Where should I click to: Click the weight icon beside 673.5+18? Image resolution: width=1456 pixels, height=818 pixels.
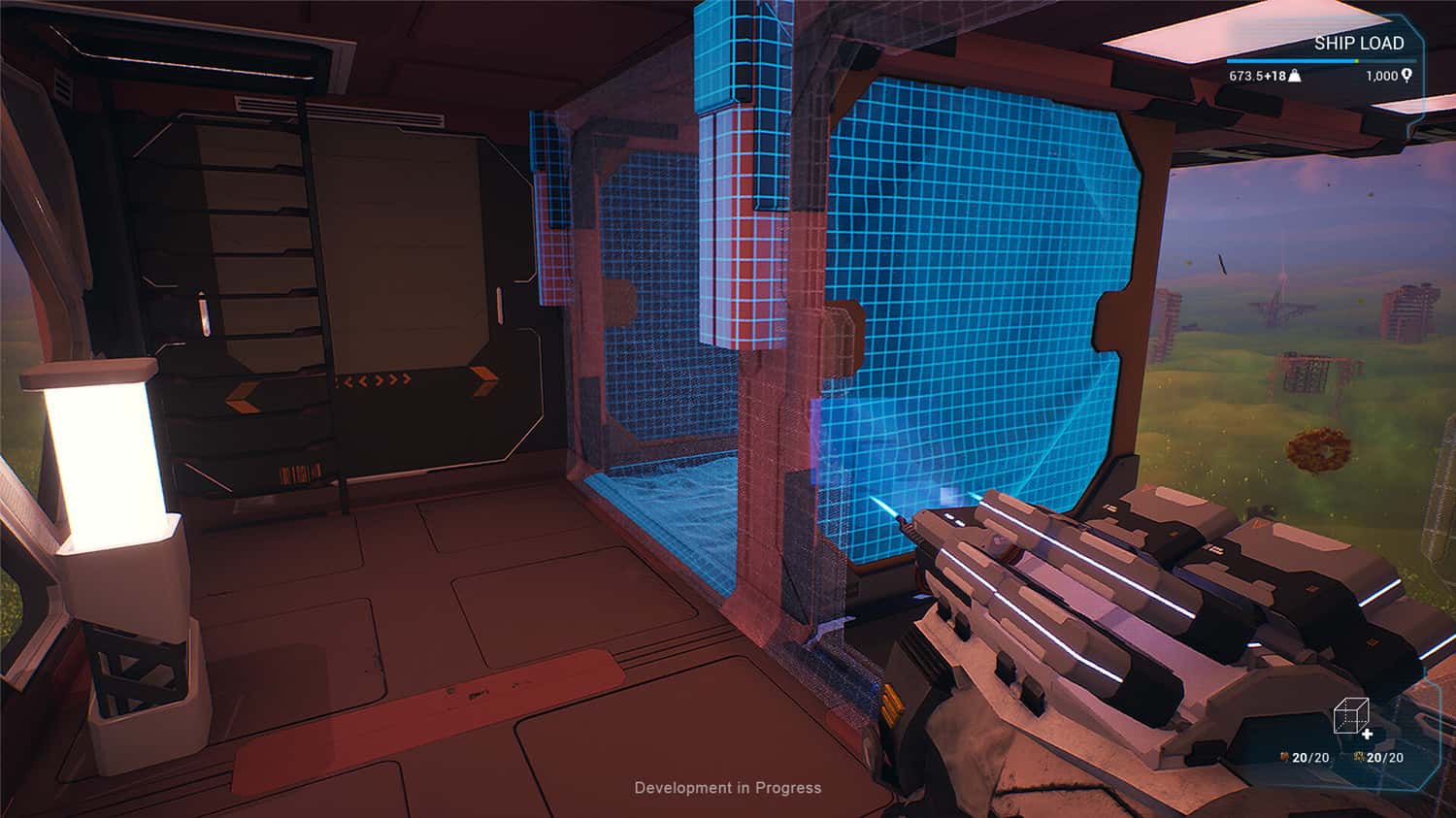[1294, 77]
